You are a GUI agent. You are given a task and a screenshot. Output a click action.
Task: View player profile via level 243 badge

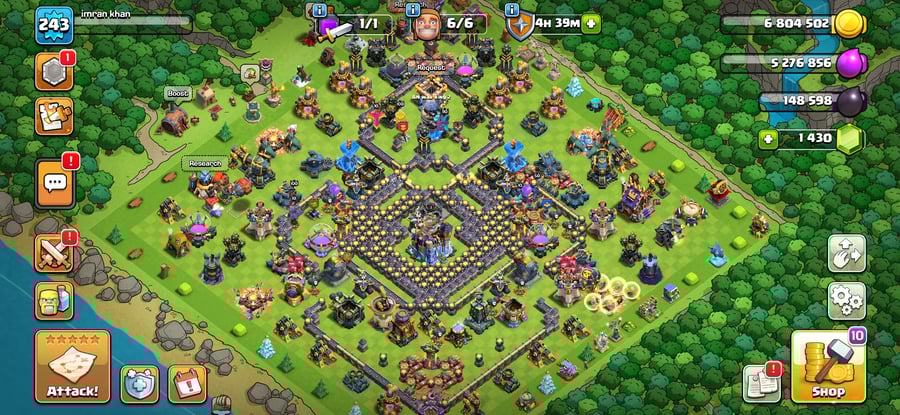[52, 26]
